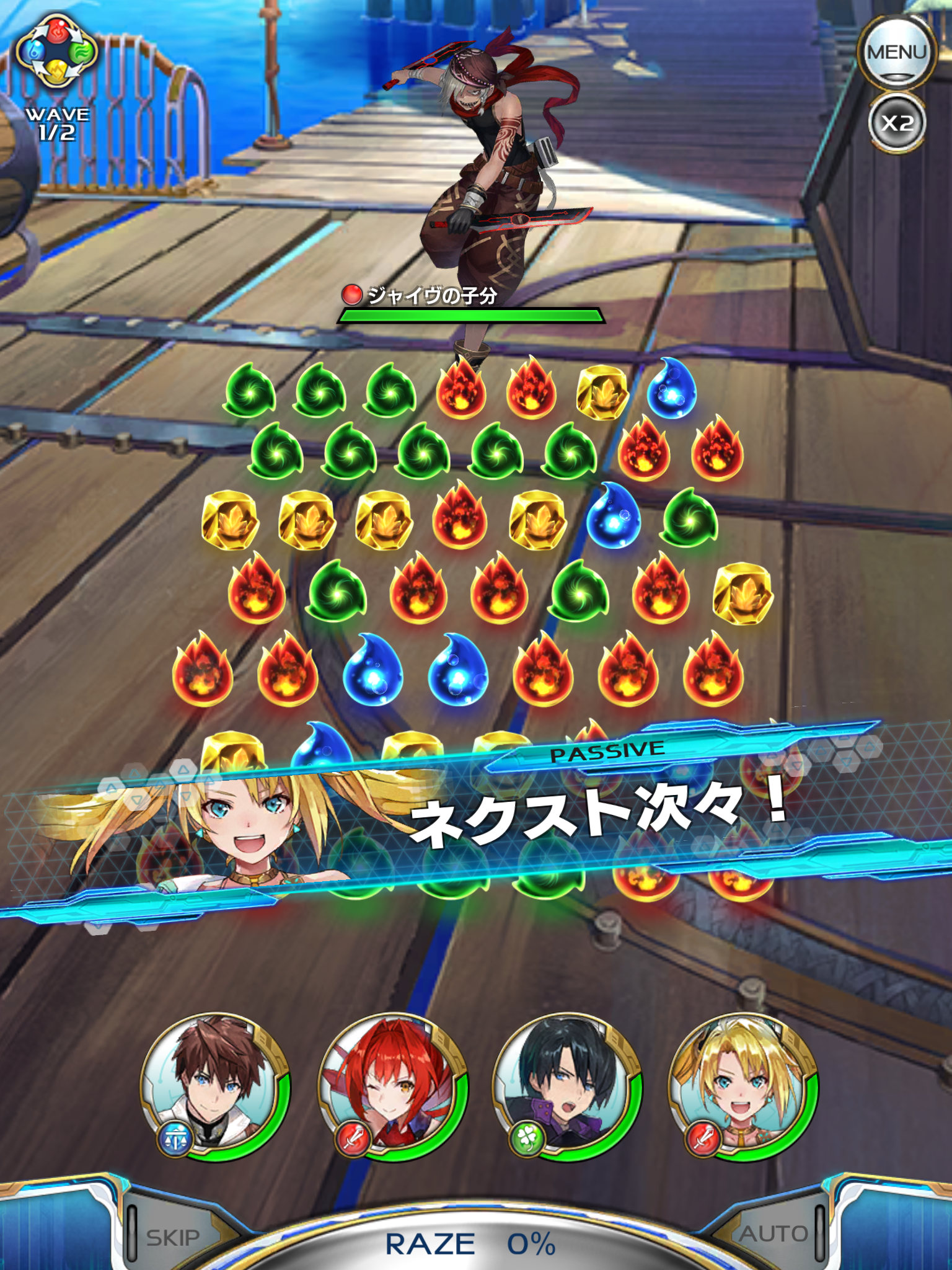Select the brown-haired hero portrait
Viewport: 952px width, 1270px height.
tap(215, 1087)
